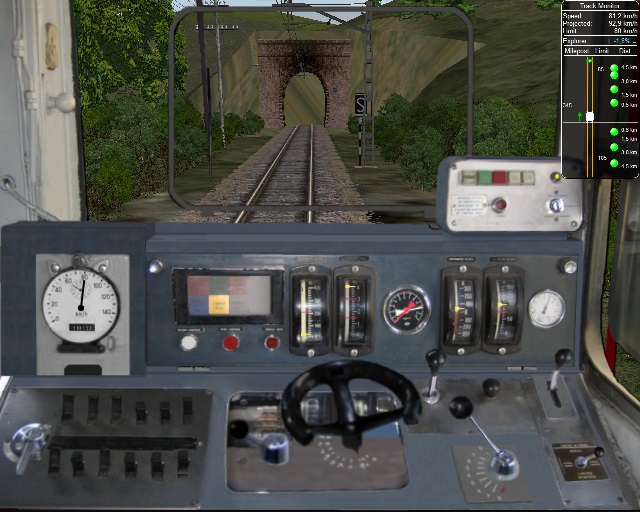Toggle the rotary key switch on the upper panel
This screenshot has width=640, height=512.
click(x=556, y=205)
